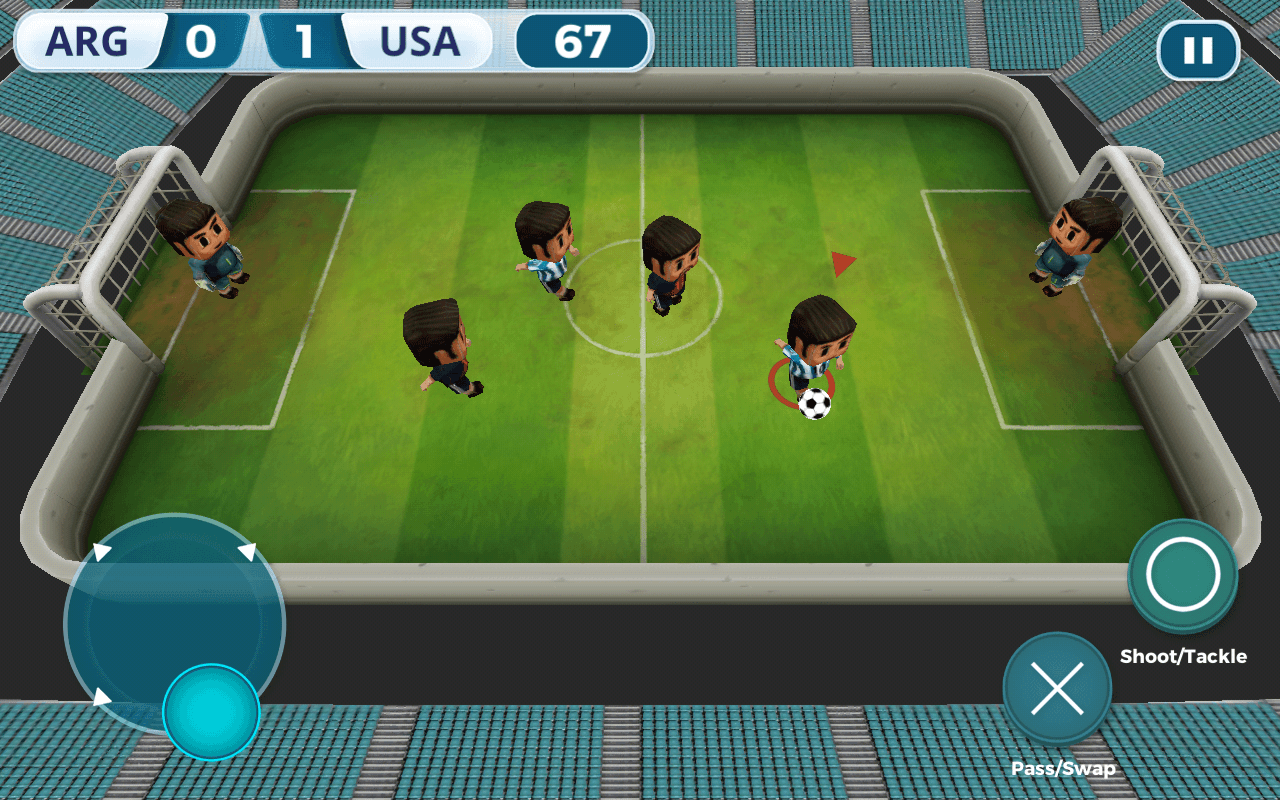Click USA's score of 1
This screenshot has width=1280, height=800.
tap(307, 42)
